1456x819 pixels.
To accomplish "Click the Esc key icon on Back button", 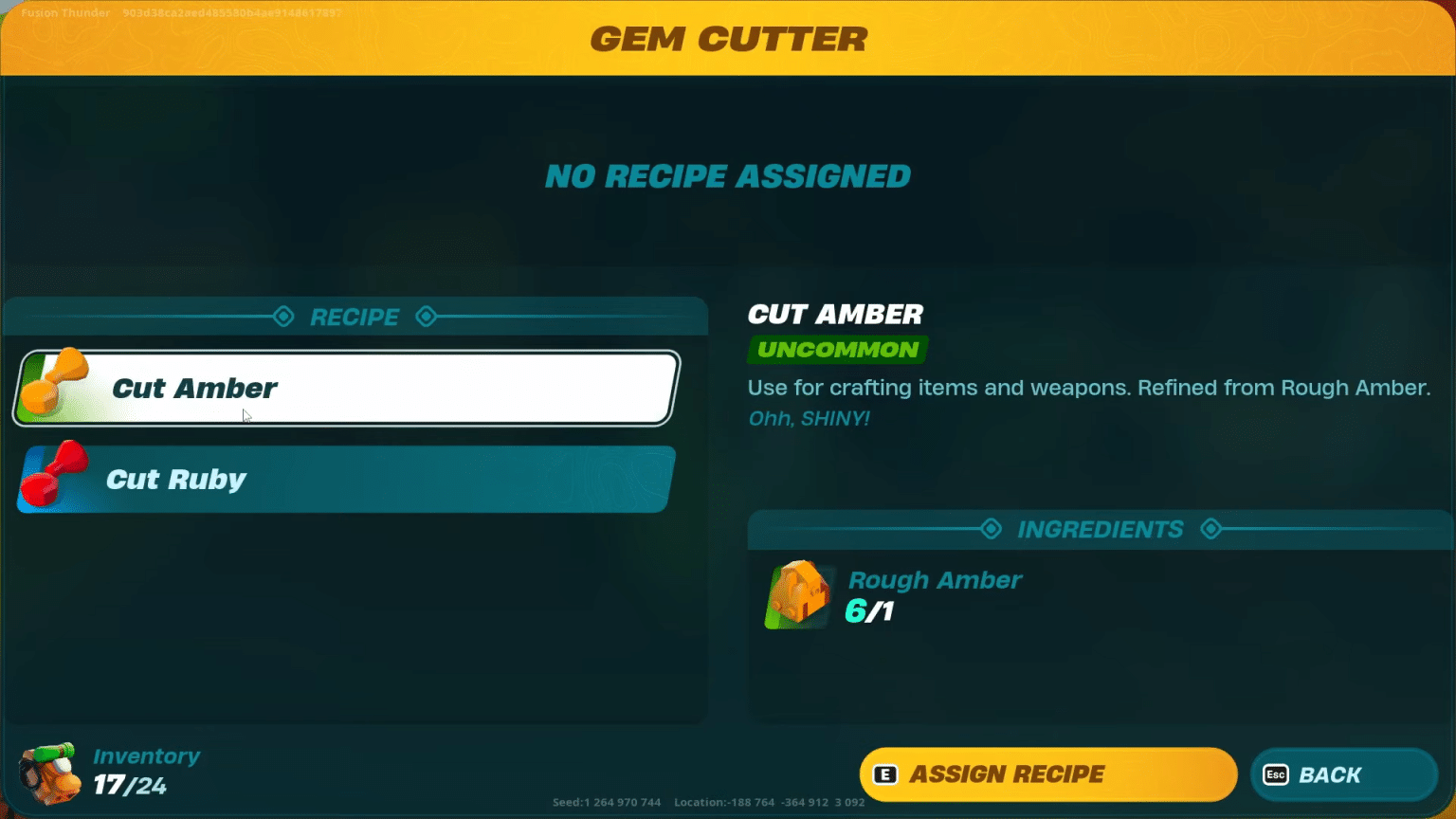I will [x=1277, y=774].
